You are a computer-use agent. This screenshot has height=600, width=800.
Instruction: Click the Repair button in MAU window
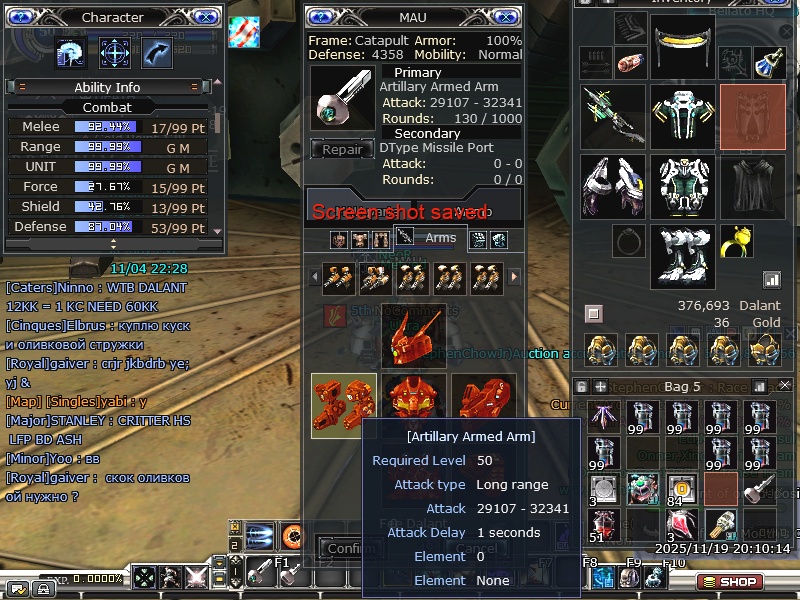(x=342, y=150)
